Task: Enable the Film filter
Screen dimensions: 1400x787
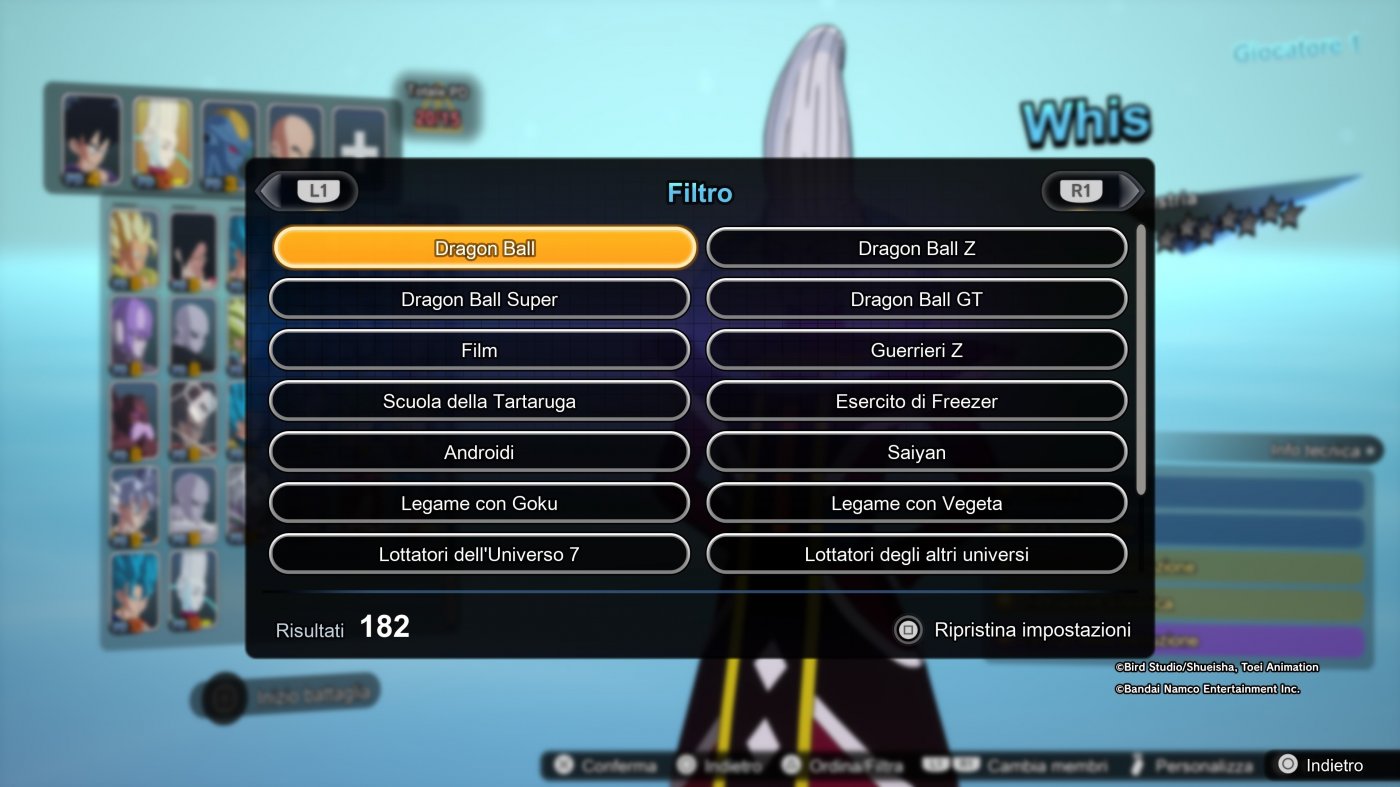Action: (478, 350)
